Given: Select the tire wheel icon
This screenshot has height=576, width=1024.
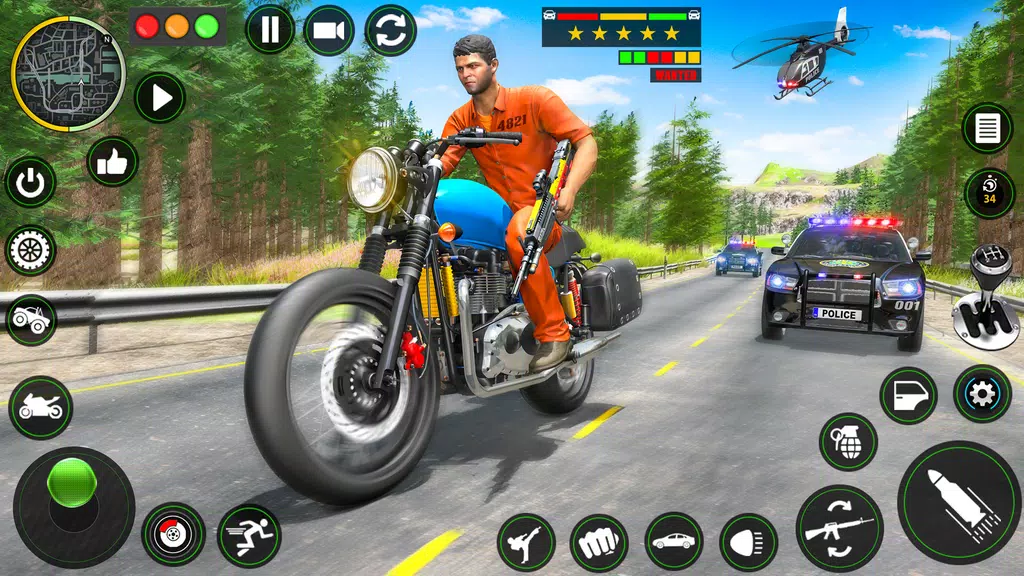Looking at the screenshot, I should (x=30, y=250).
